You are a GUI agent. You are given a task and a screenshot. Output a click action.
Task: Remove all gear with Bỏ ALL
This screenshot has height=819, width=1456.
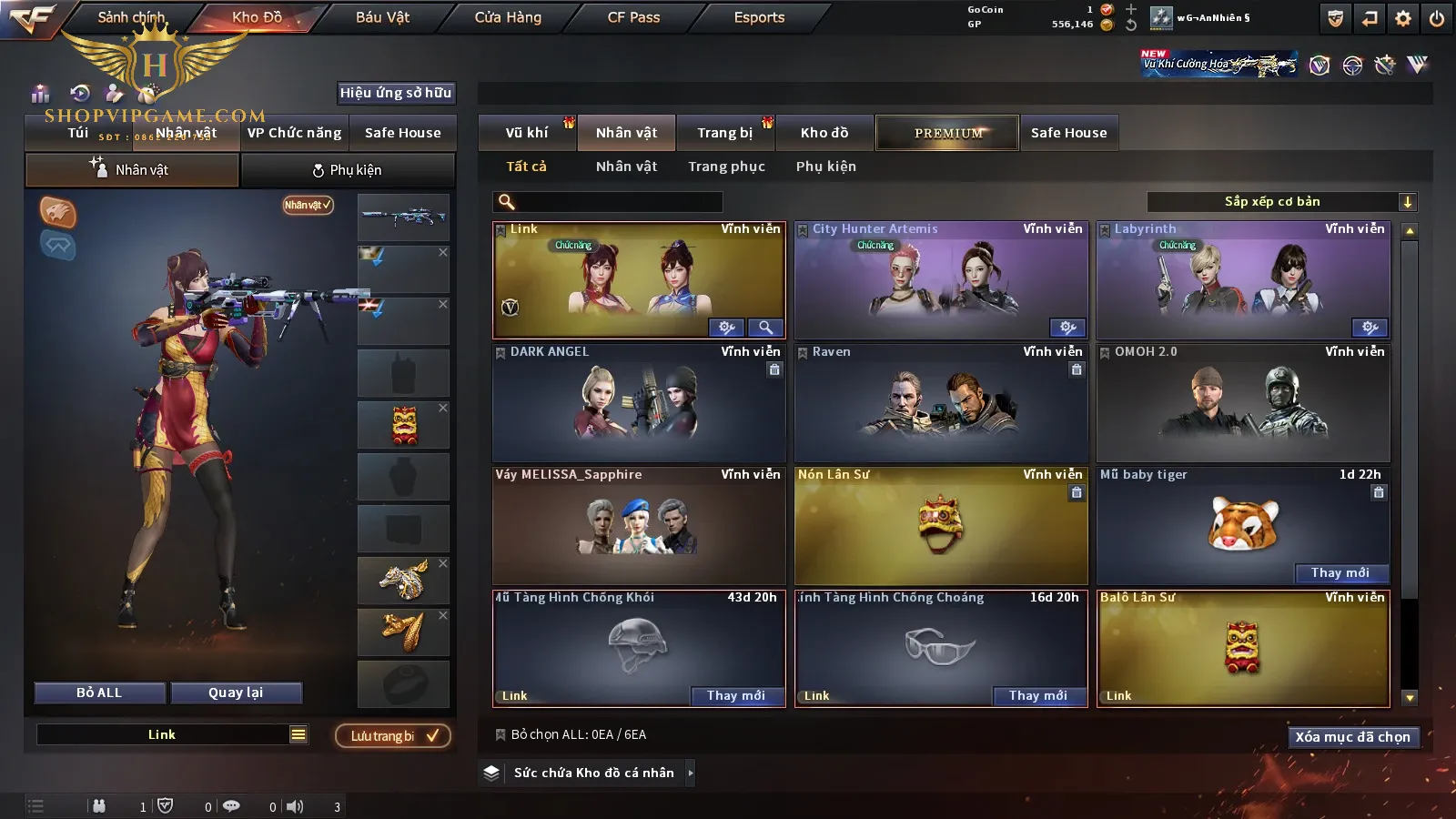click(99, 693)
